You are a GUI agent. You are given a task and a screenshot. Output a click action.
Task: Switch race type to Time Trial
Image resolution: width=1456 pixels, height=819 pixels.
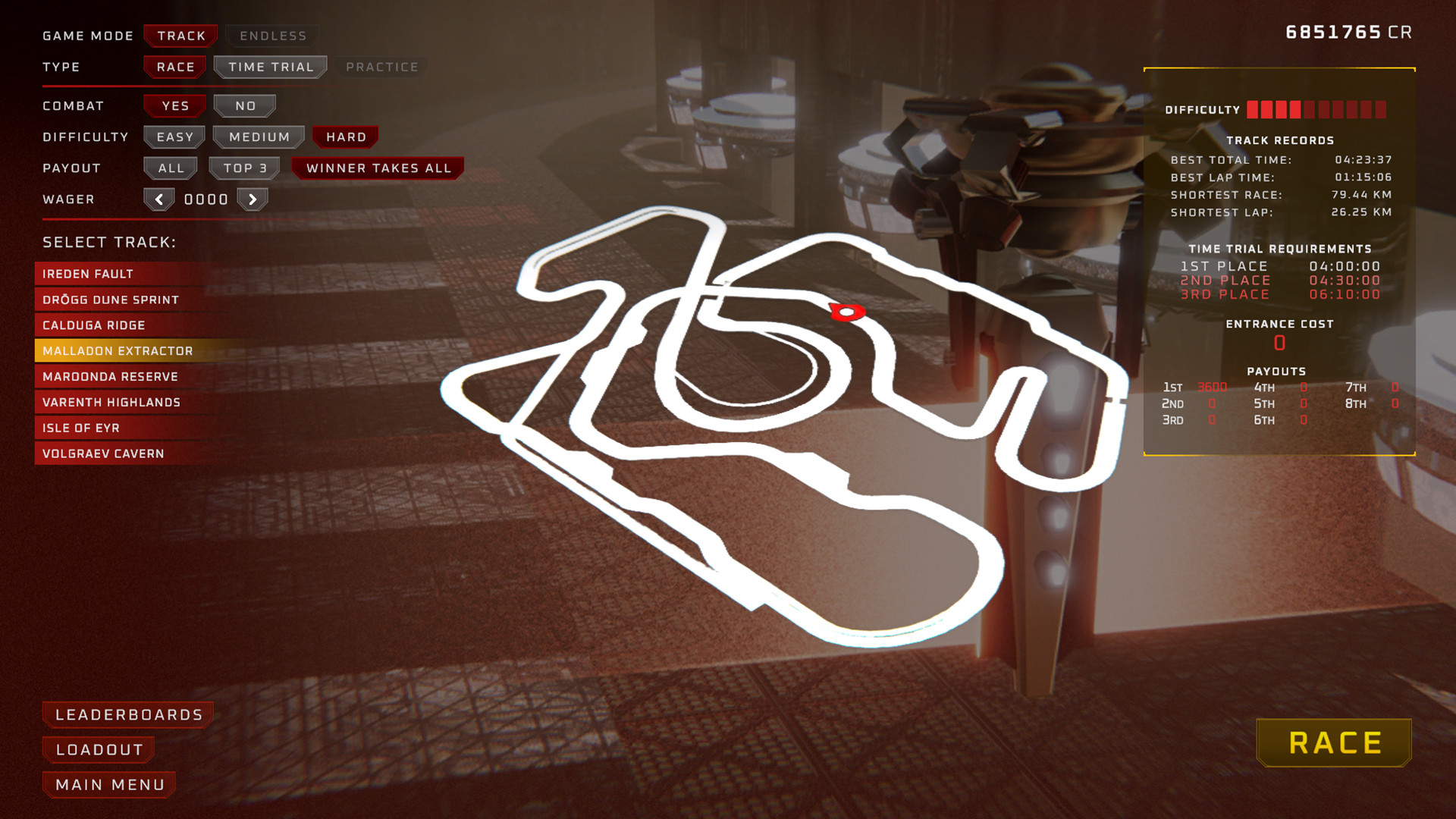click(270, 67)
